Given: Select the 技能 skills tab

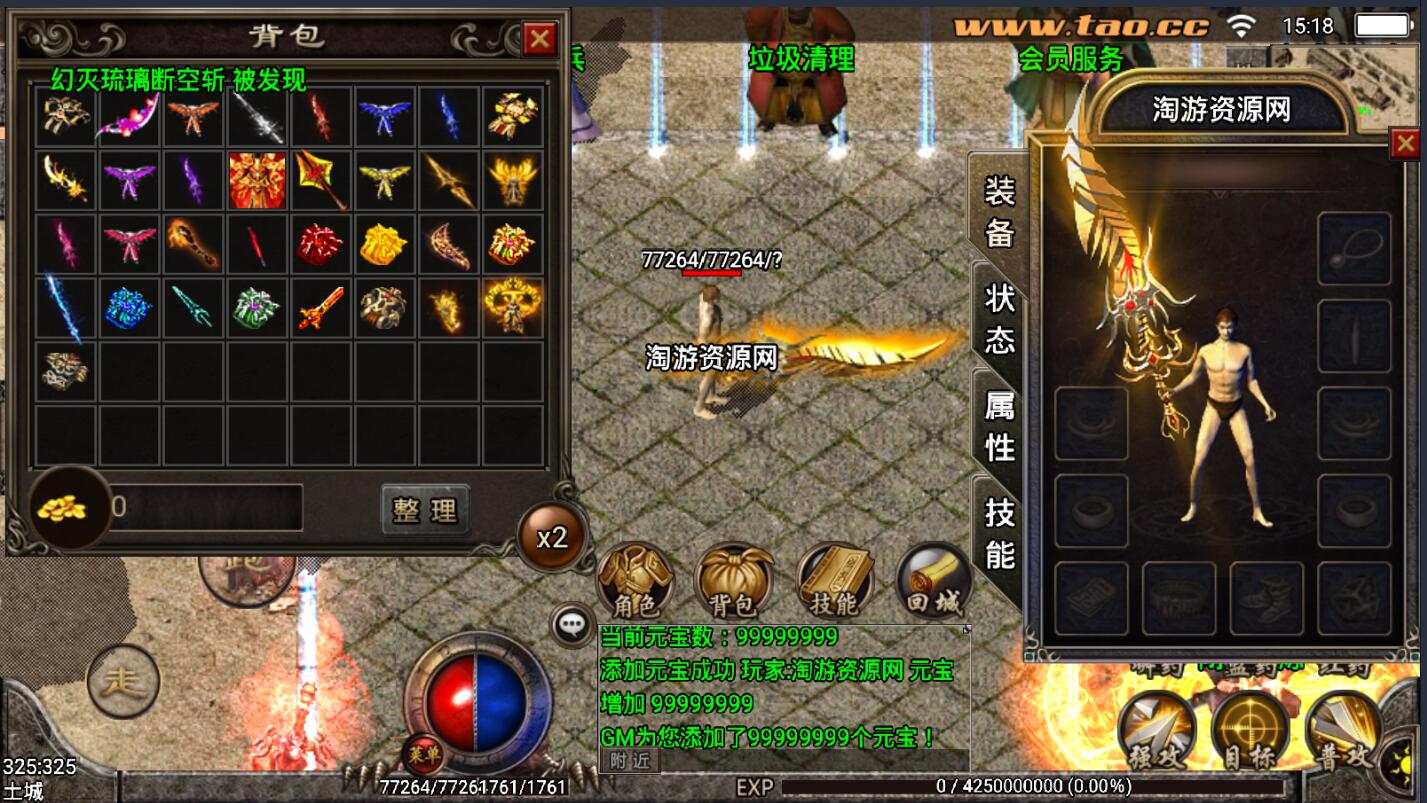Looking at the screenshot, I should point(1000,532).
